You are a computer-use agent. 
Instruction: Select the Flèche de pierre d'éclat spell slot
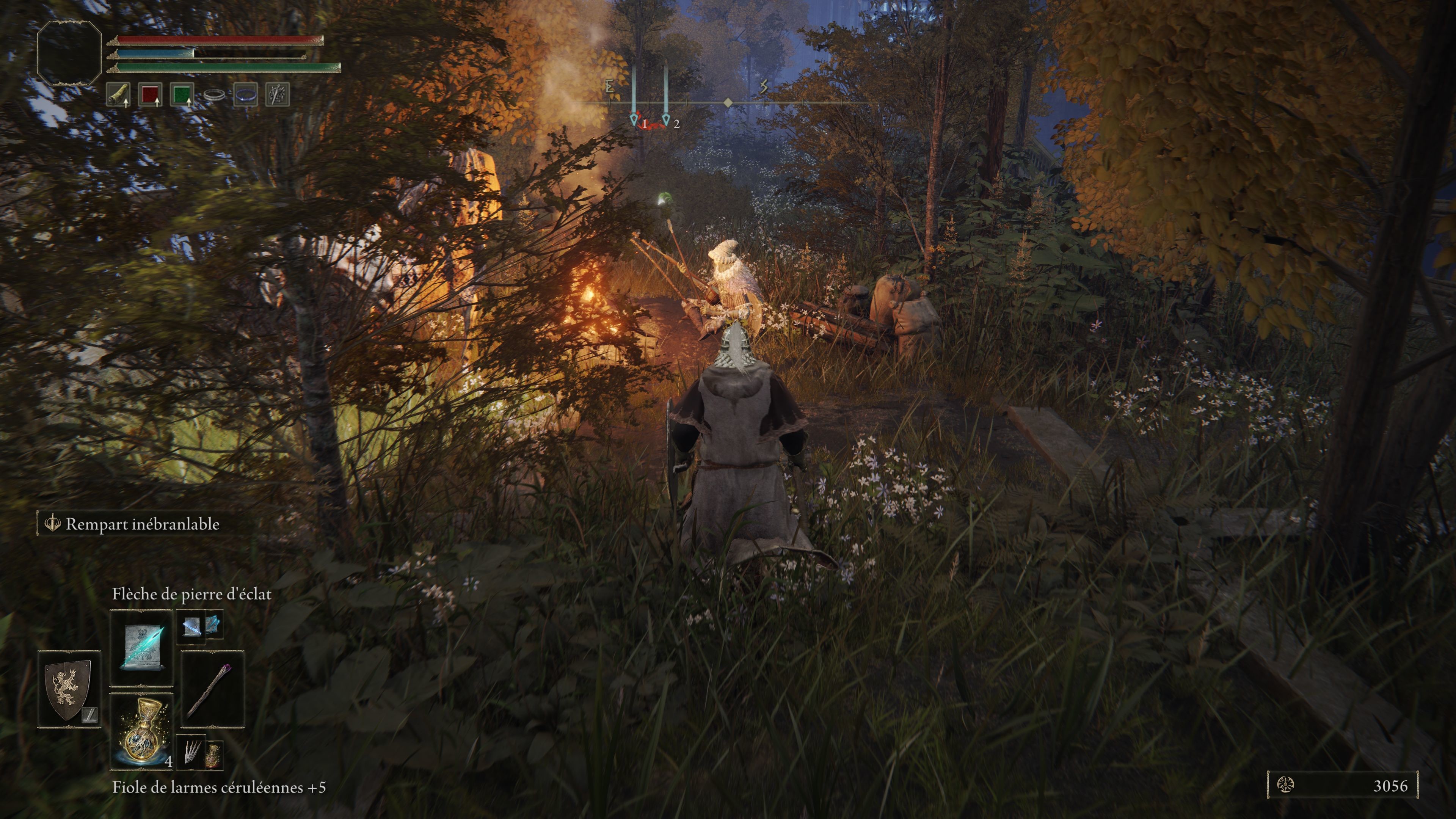pos(141,647)
